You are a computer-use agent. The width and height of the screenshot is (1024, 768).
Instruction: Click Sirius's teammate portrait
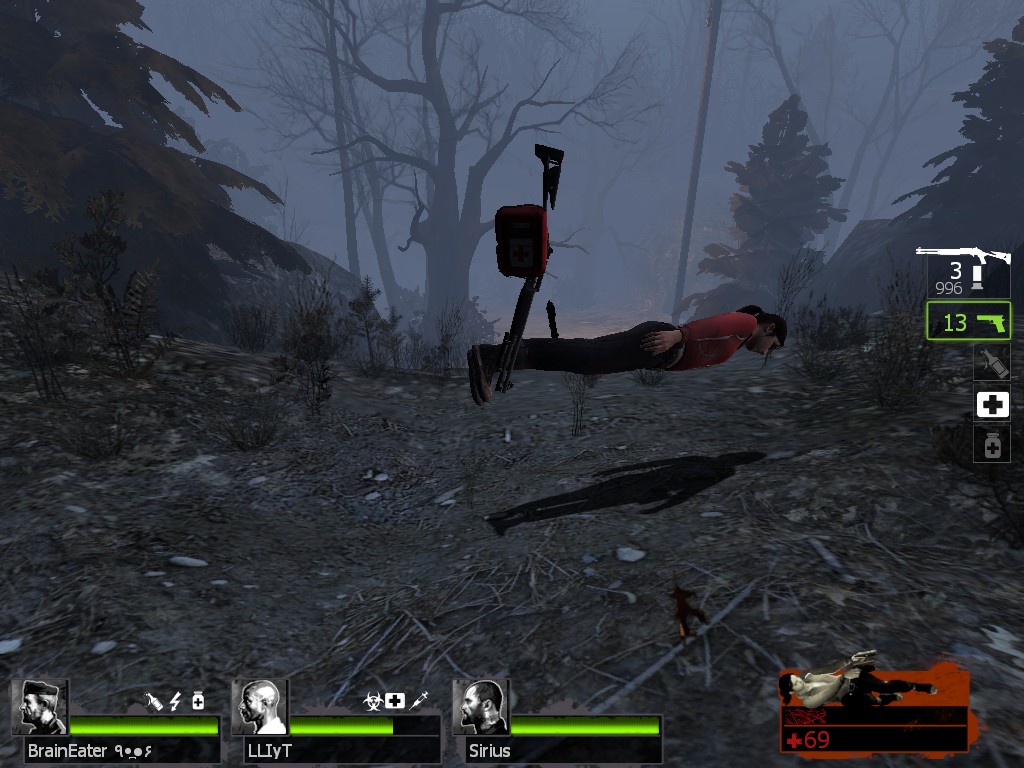tap(481, 708)
